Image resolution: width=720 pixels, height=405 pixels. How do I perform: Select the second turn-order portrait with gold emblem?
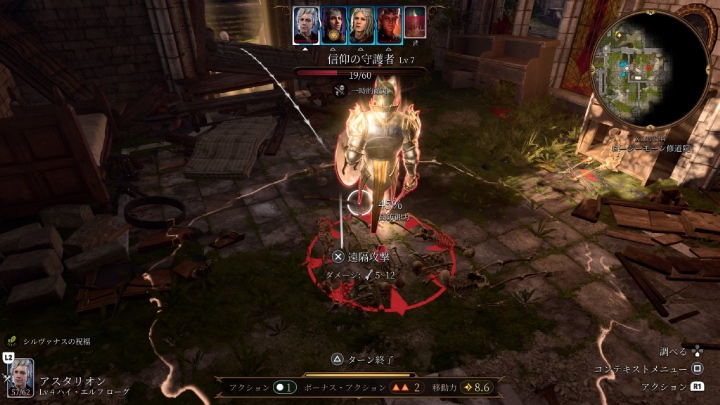pyautogui.click(x=335, y=25)
